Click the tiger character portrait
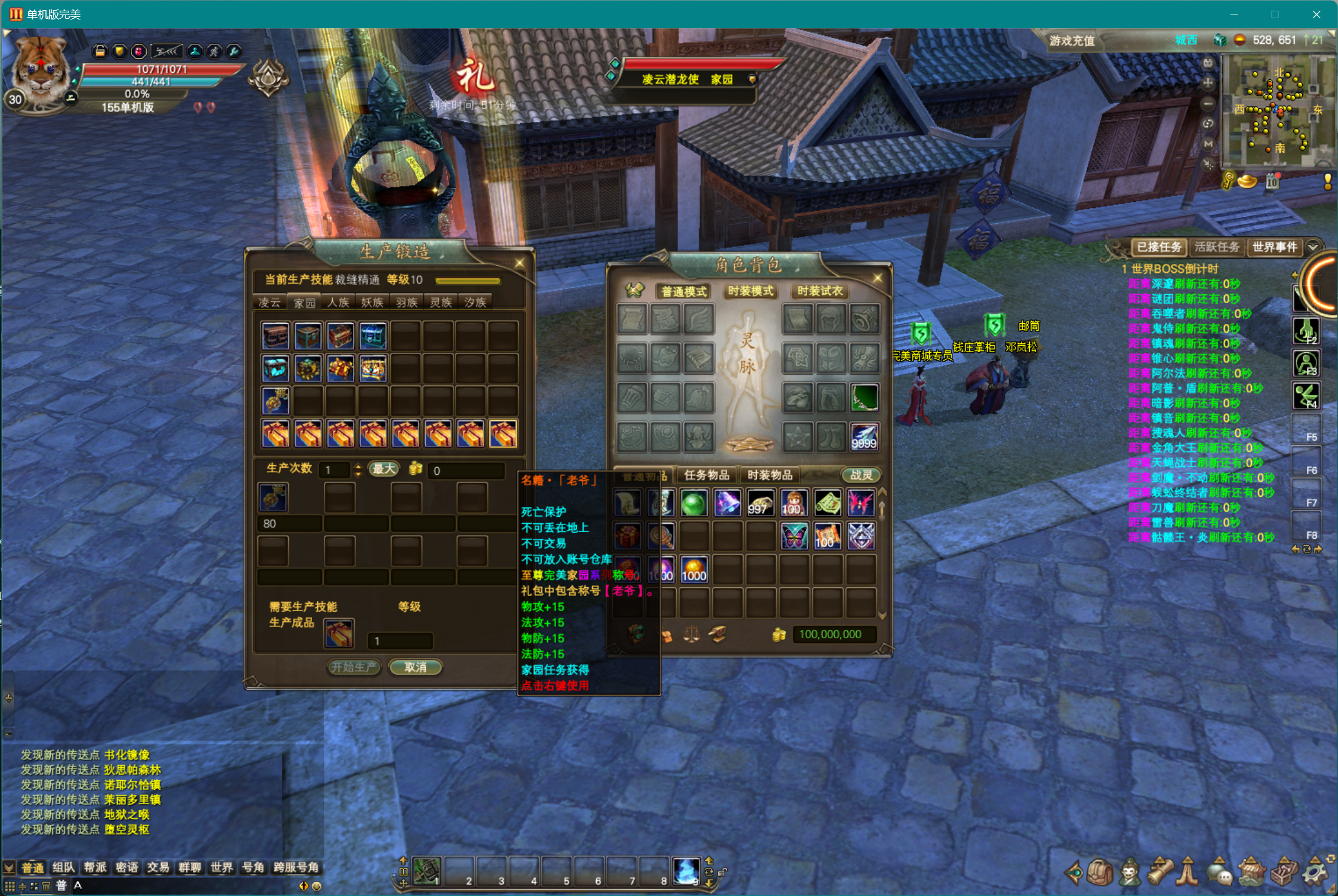Image resolution: width=1338 pixels, height=896 pixels. click(41, 69)
